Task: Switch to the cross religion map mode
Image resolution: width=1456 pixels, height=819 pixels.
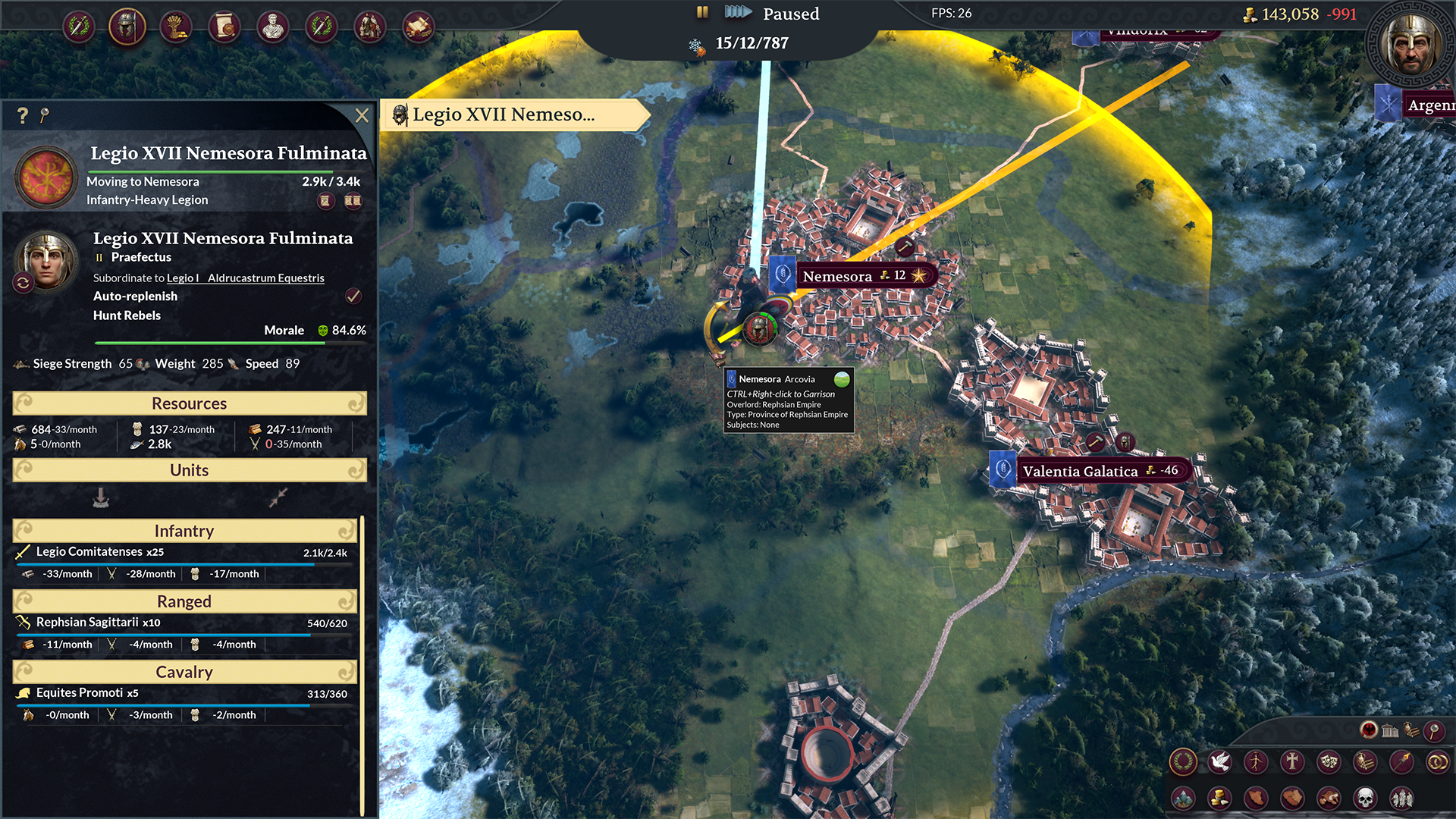Action: (1292, 761)
